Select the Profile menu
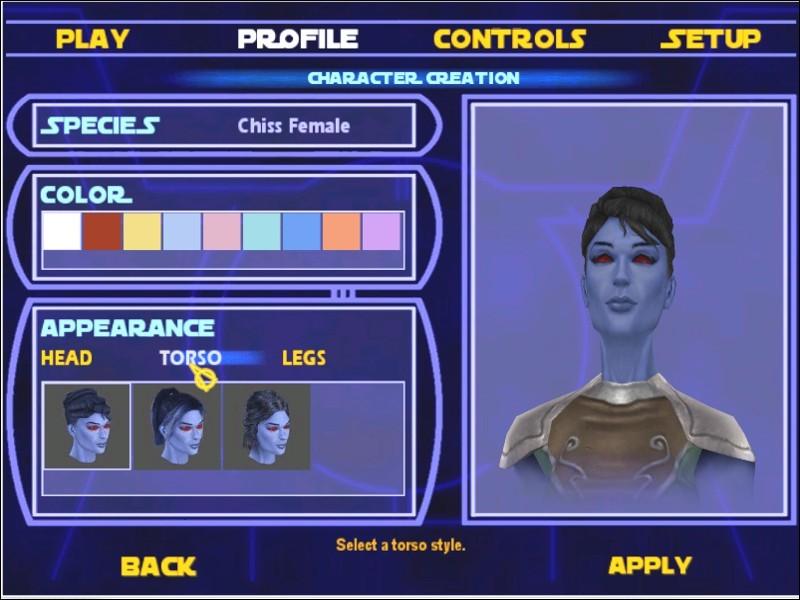Image resolution: width=800 pixels, height=600 pixels. [297, 39]
